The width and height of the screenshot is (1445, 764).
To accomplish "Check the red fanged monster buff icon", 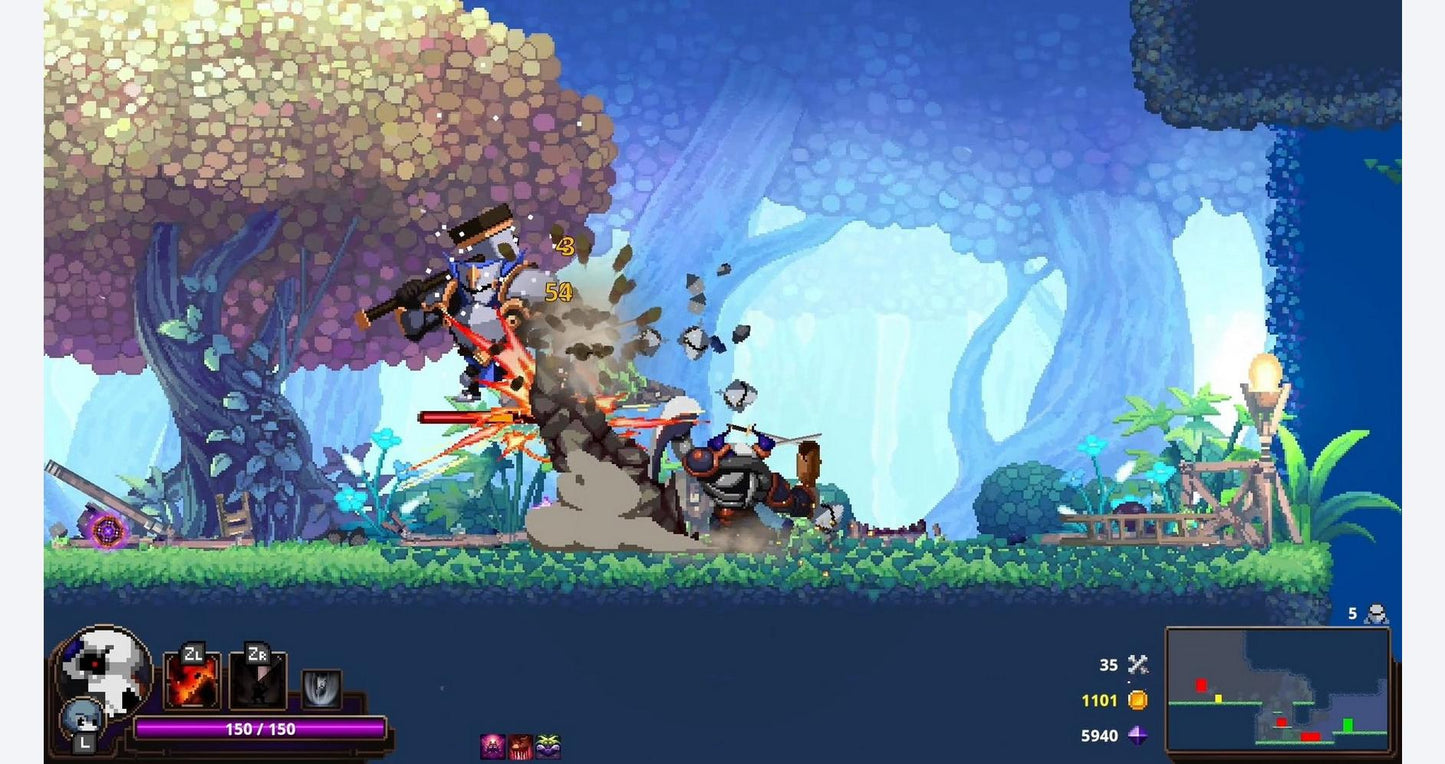I will 520,746.
